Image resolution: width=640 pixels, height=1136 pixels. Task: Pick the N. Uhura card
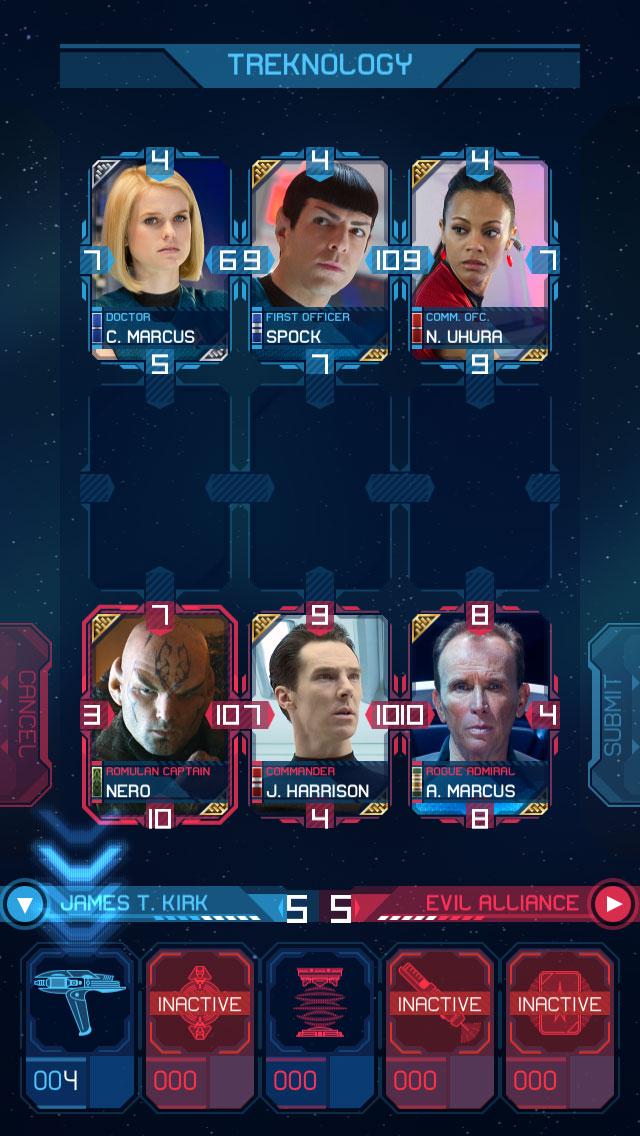click(479, 258)
